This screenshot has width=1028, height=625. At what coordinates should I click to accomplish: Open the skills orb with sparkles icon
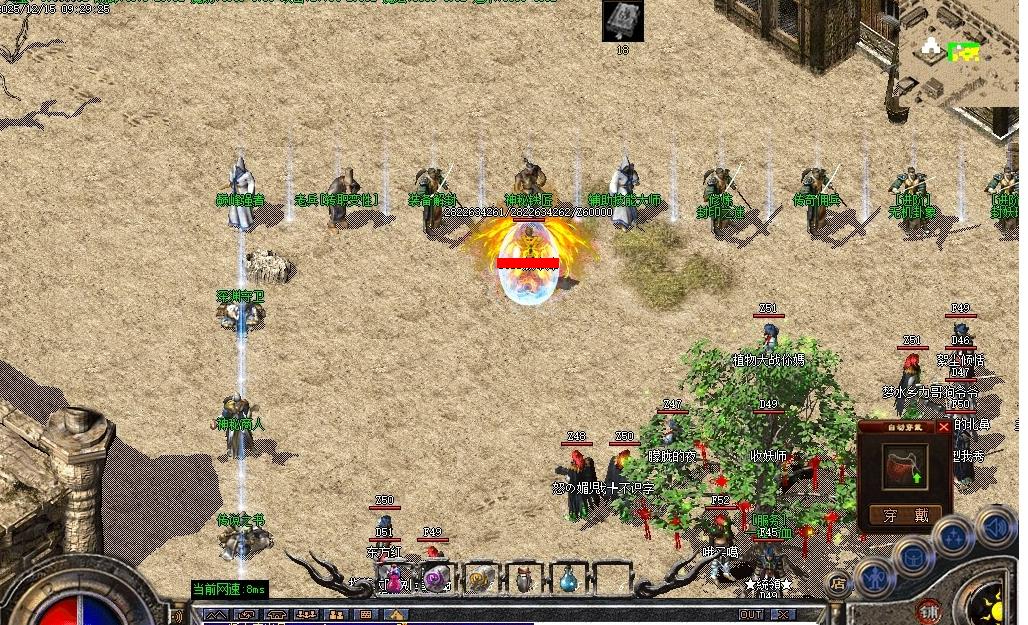[x=953, y=537]
